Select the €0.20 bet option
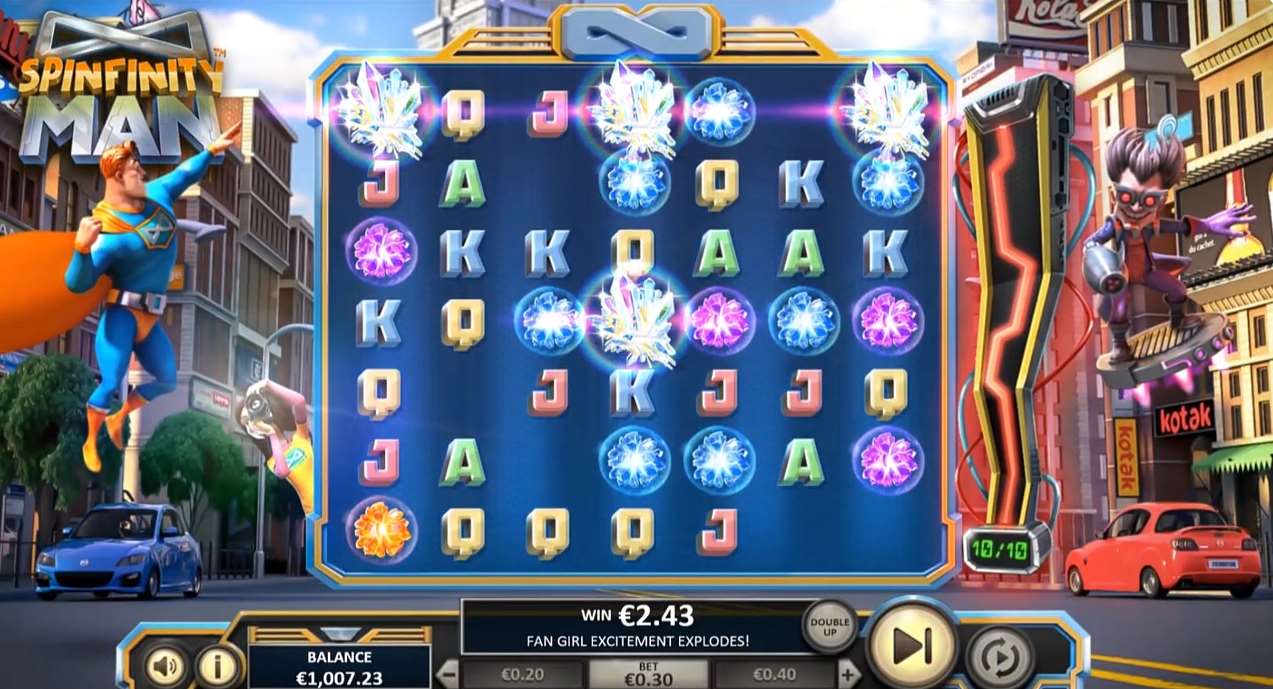Image resolution: width=1273 pixels, height=689 pixels. [x=520, y=674]
